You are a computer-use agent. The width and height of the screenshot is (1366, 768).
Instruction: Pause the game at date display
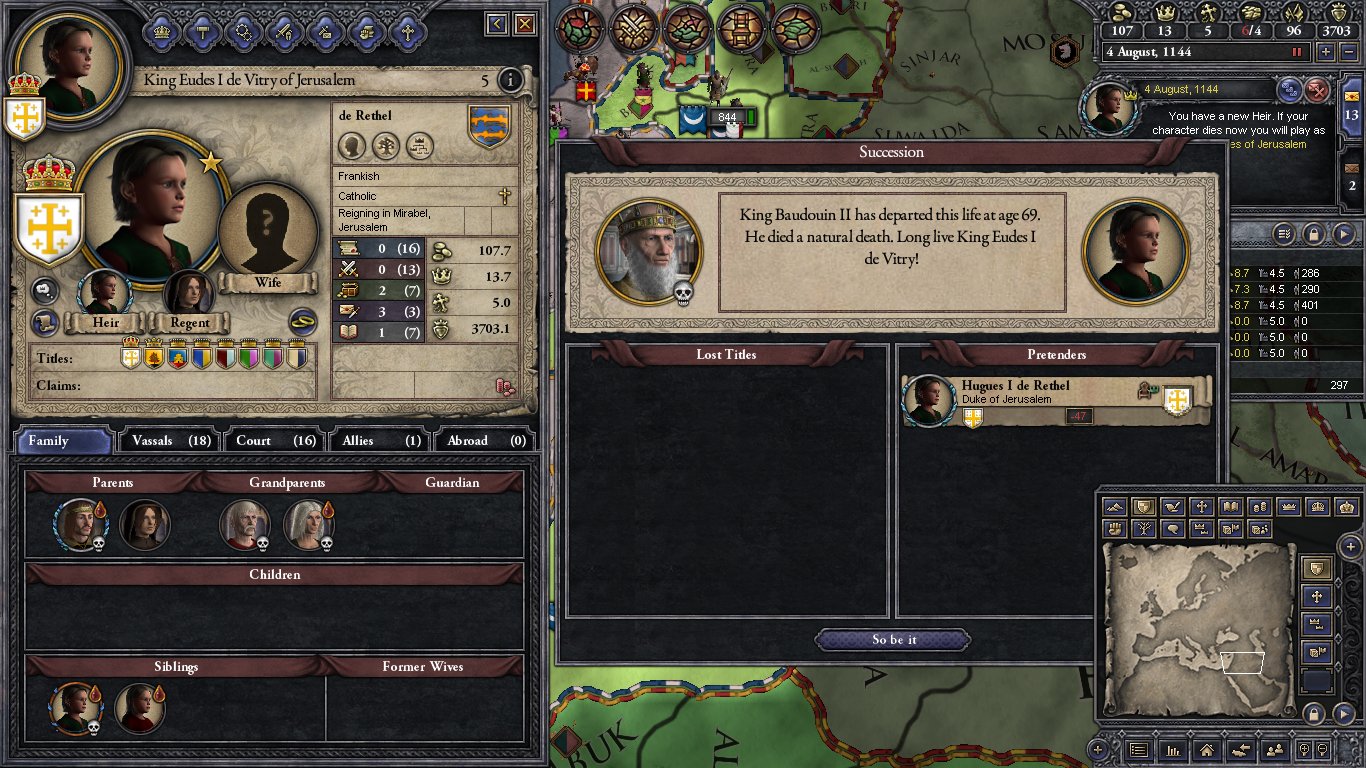click(x=1298, y=51)
